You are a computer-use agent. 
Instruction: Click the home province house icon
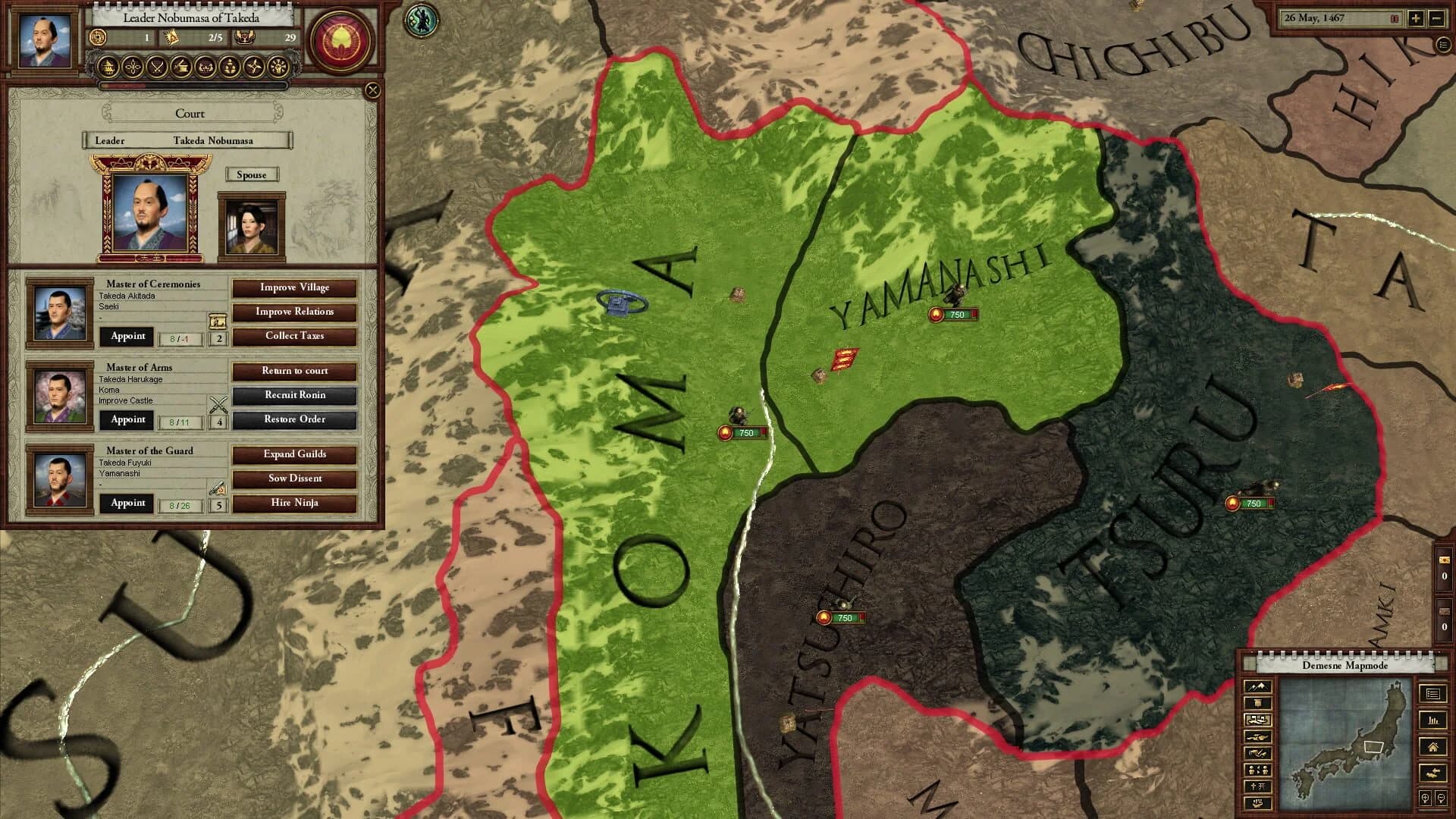1434,747
